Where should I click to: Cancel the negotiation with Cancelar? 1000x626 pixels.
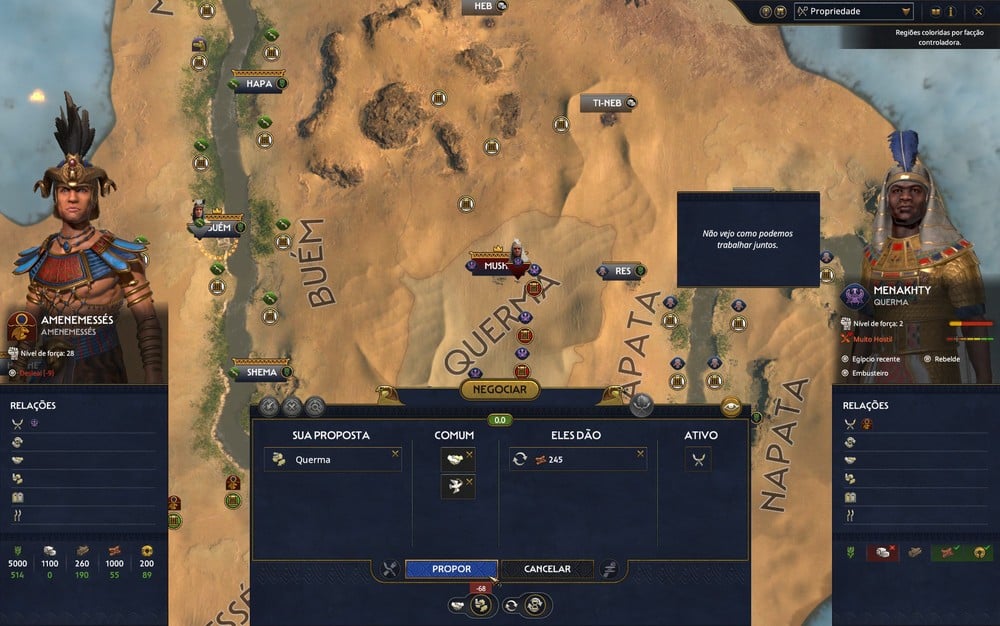(547, 569)
